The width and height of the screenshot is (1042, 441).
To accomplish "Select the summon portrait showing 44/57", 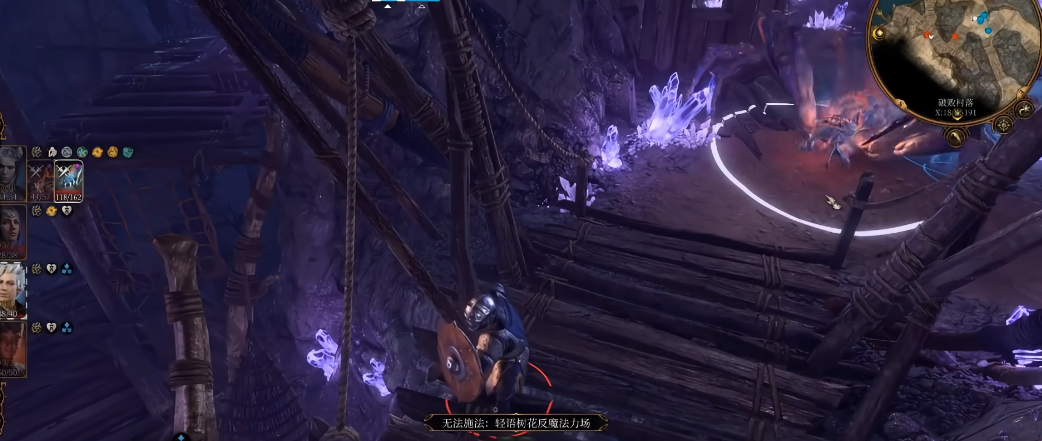I will [x=41, y=181].
